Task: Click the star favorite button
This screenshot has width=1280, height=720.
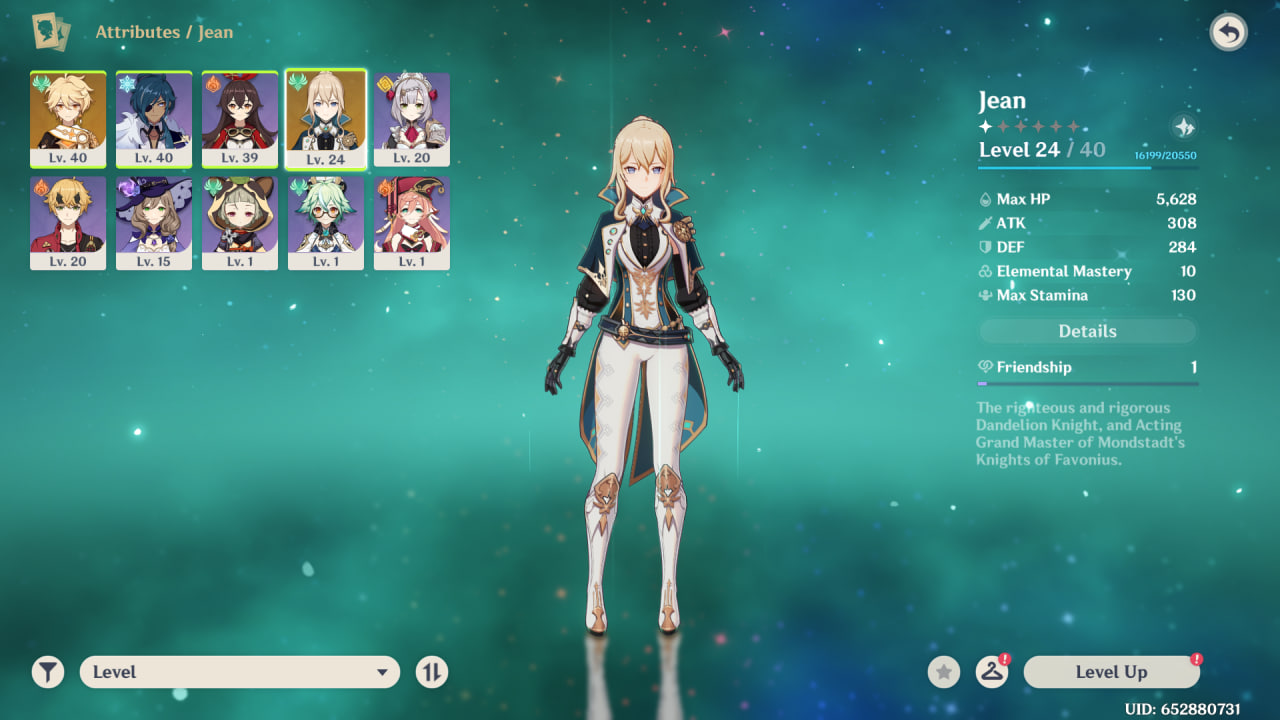Action: [943, 672]
